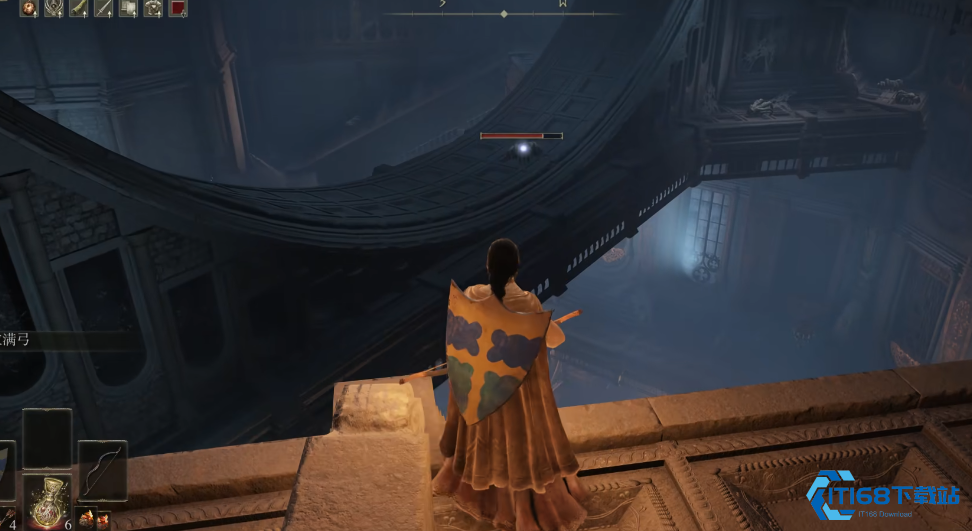Select the crimson flask quick item slot
The width and height of the screenshot is (972, 531).
[47, 499]
